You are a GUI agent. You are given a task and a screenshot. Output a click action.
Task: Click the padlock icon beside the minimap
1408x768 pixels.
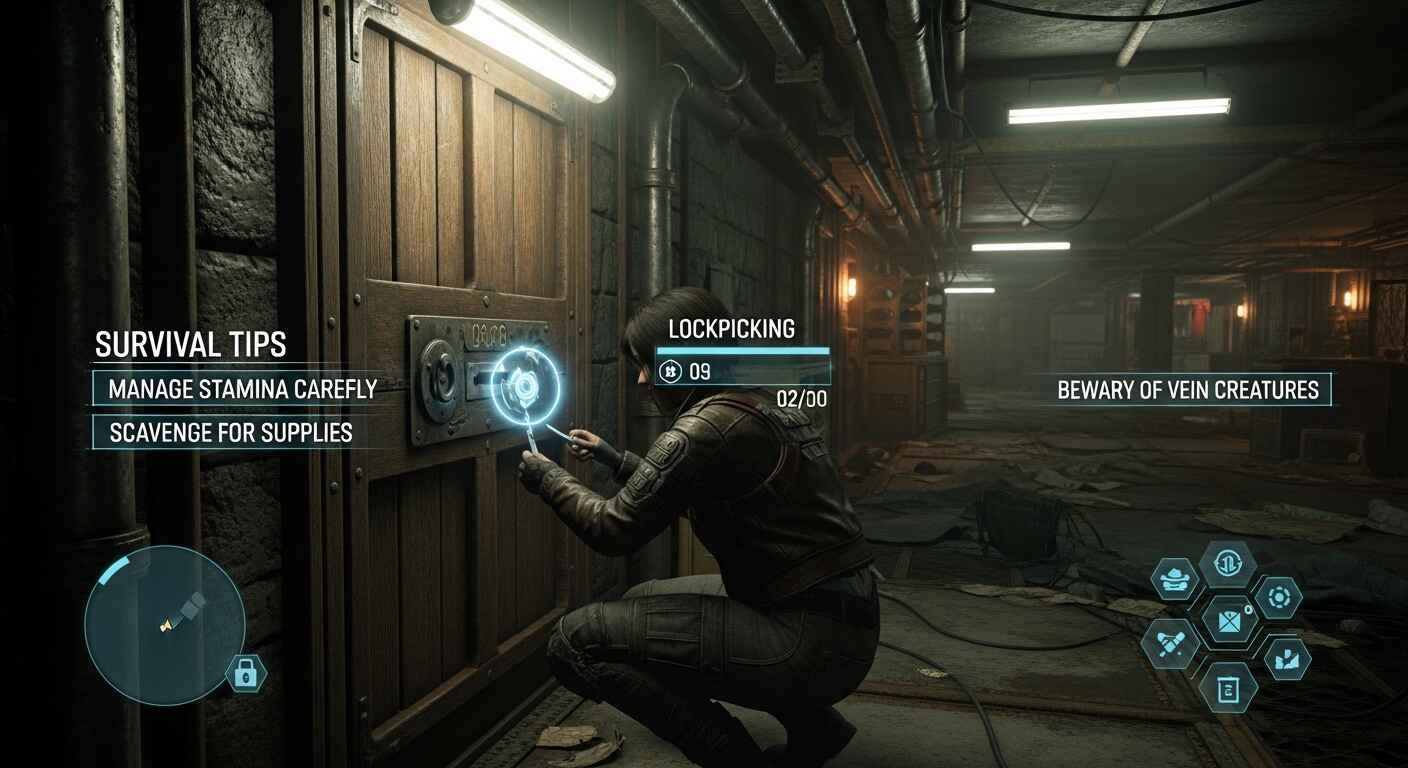click(245, 673)
